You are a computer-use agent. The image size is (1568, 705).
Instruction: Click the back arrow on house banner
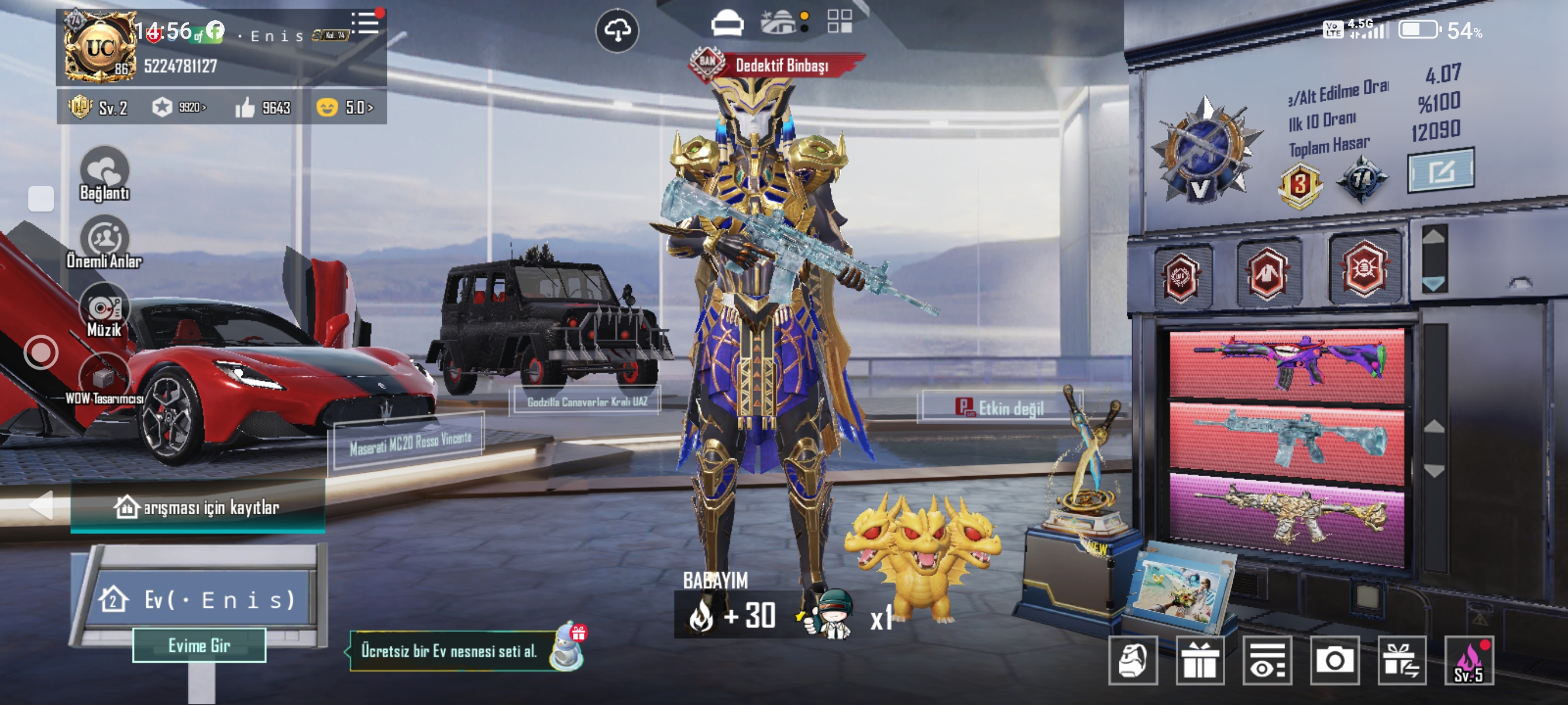click(x=42, y=505)
